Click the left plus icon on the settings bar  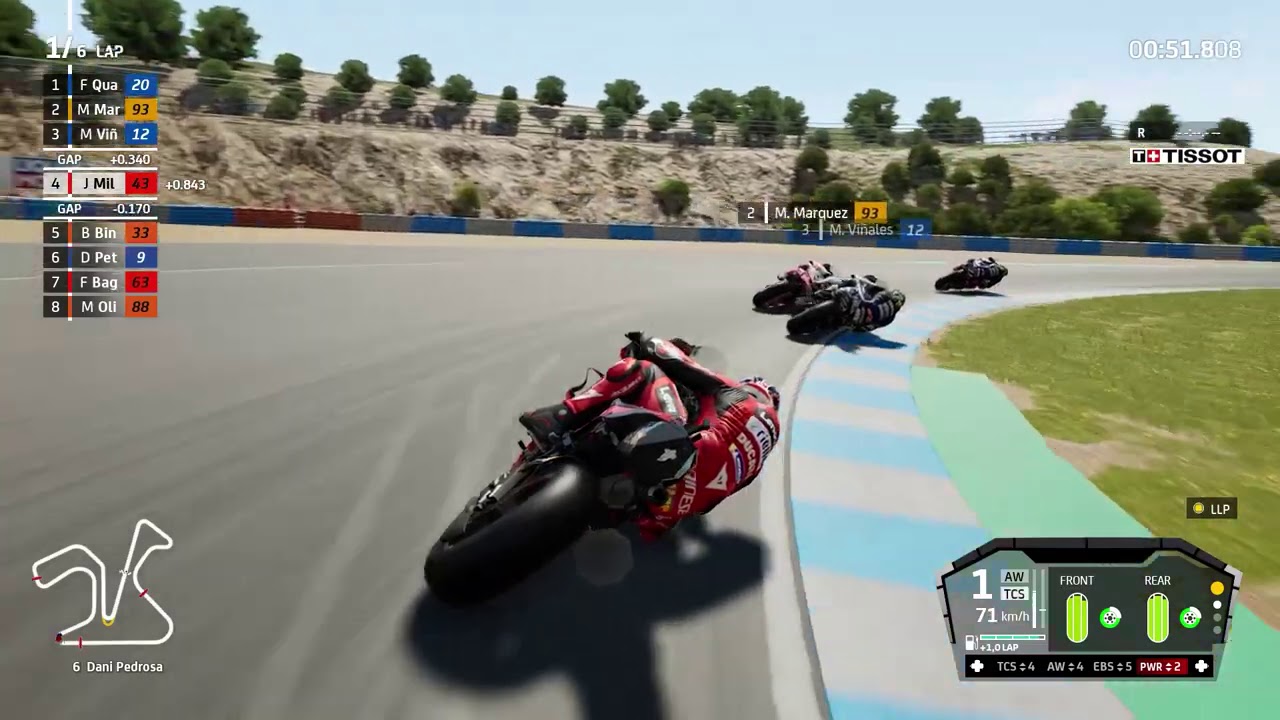click(977, 667)
